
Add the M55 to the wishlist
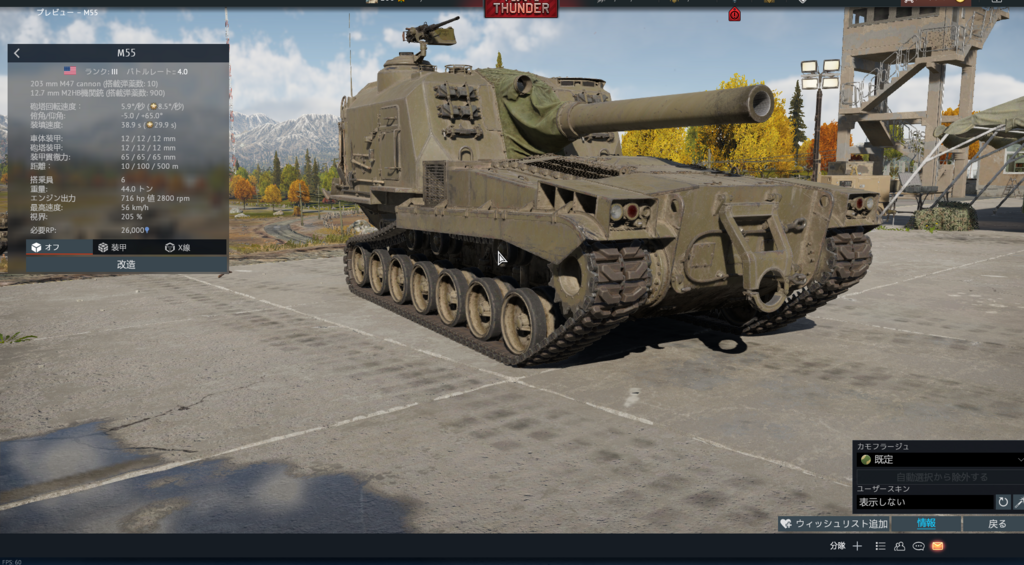834,524
